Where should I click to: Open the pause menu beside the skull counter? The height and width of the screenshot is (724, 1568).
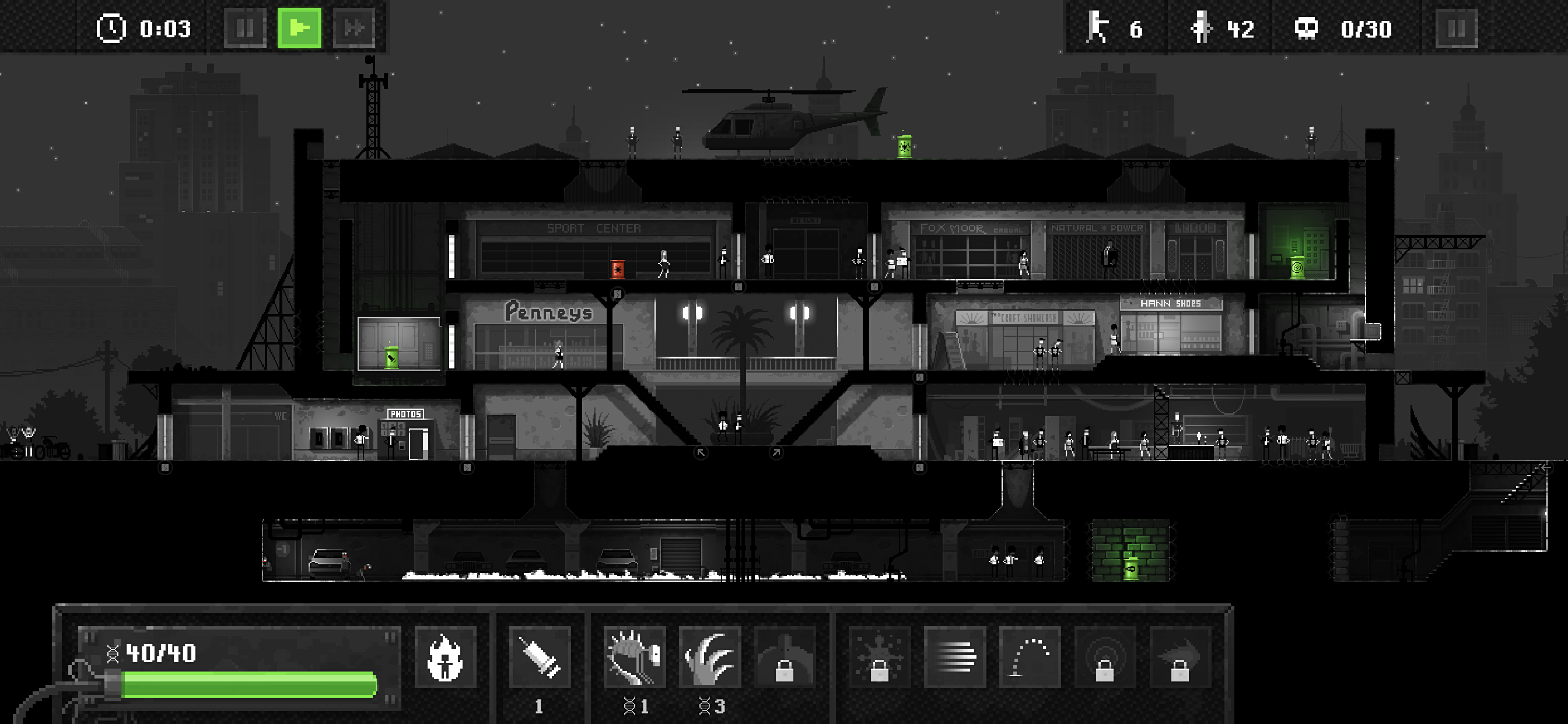pyautogui.click(x=1456, y=28)
